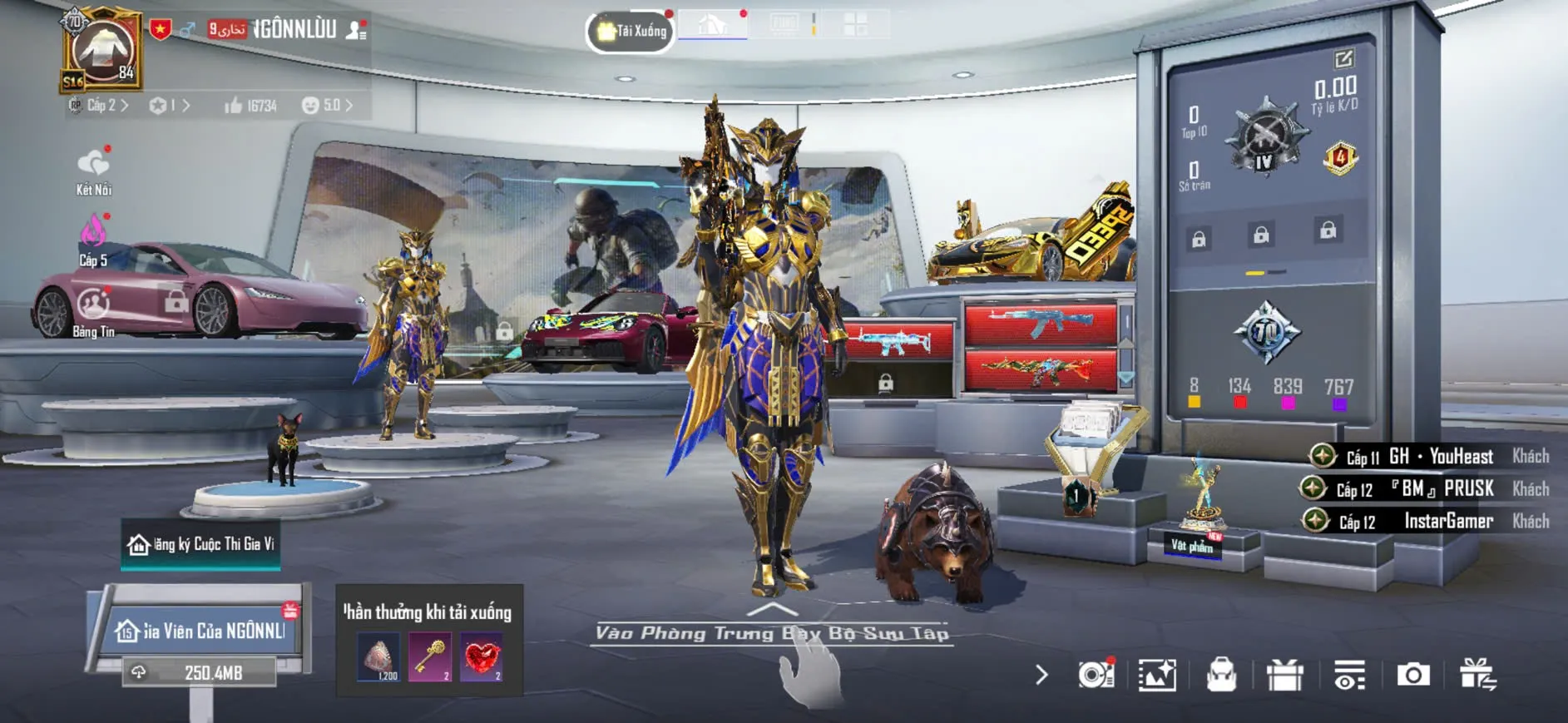Open the backpack inventory icon
Image resolution: width=1568 pixels, height=723 pixels.
point(1221,675)
